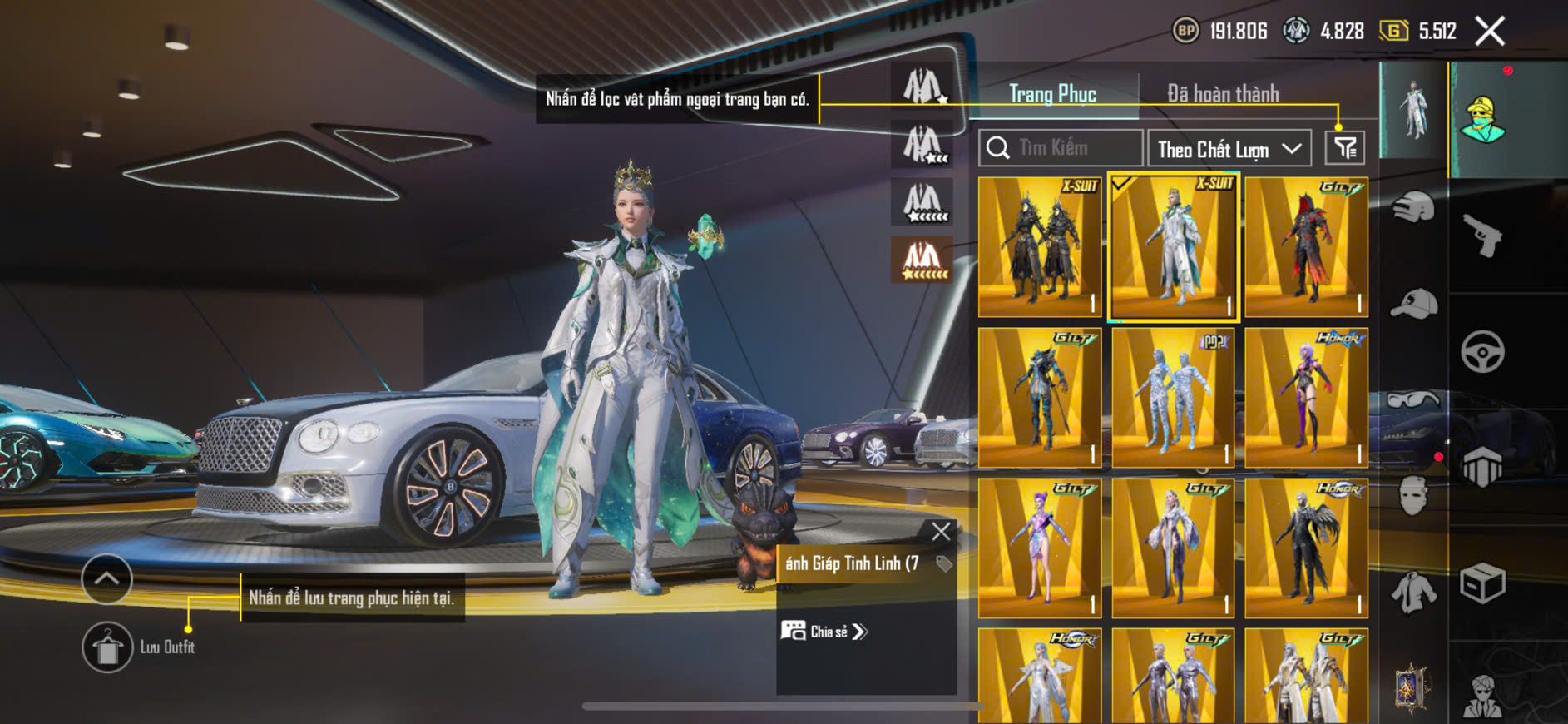Open the Theo Chất Lượng sort dropdown
Screen dimensions: 1568x724
click(1229, 149)
